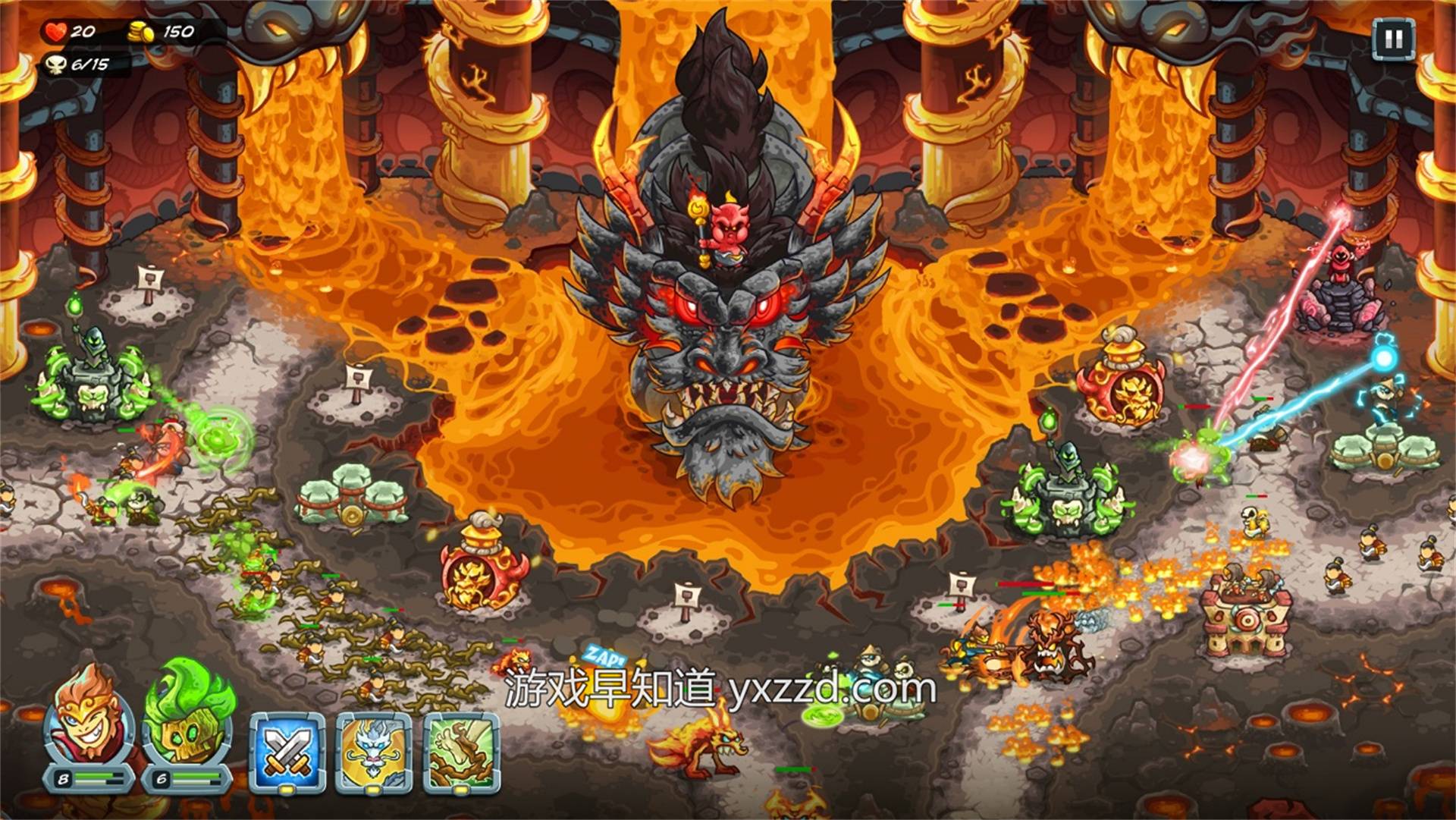Cast the white dragon hero spell
The width and height of the screenshot is (1456, 820).
[x=374, y=752]
